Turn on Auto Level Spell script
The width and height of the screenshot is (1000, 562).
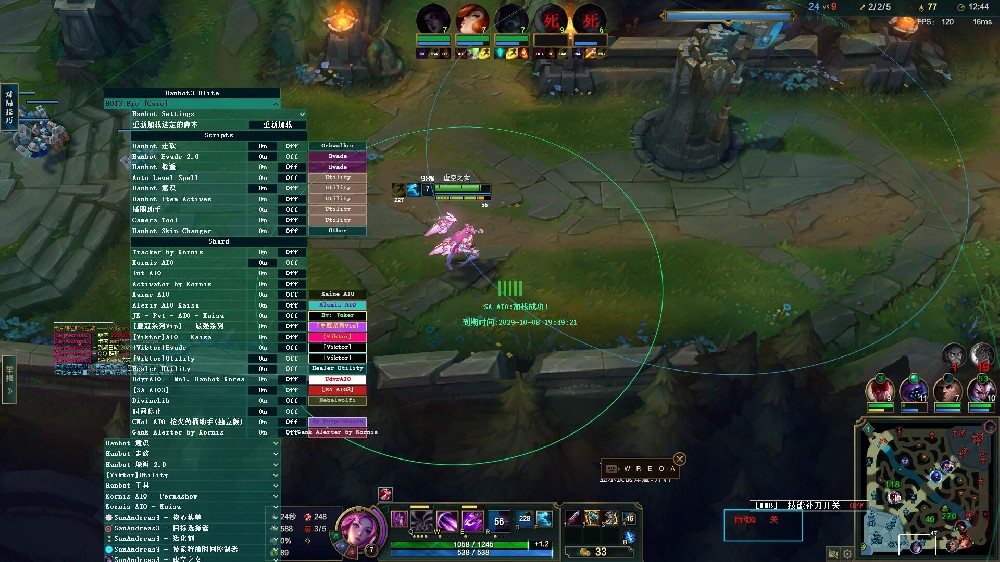[263, 177]
